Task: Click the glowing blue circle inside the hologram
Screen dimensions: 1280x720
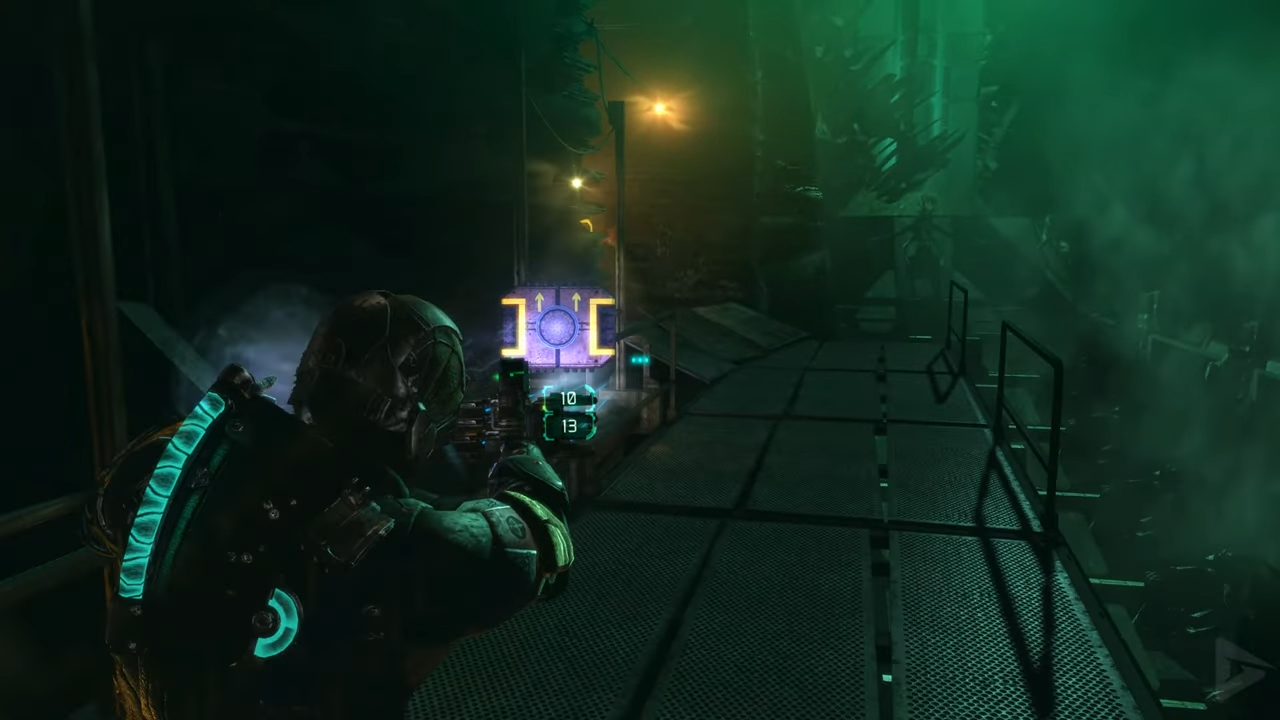Action: click(x=557, y=327)
